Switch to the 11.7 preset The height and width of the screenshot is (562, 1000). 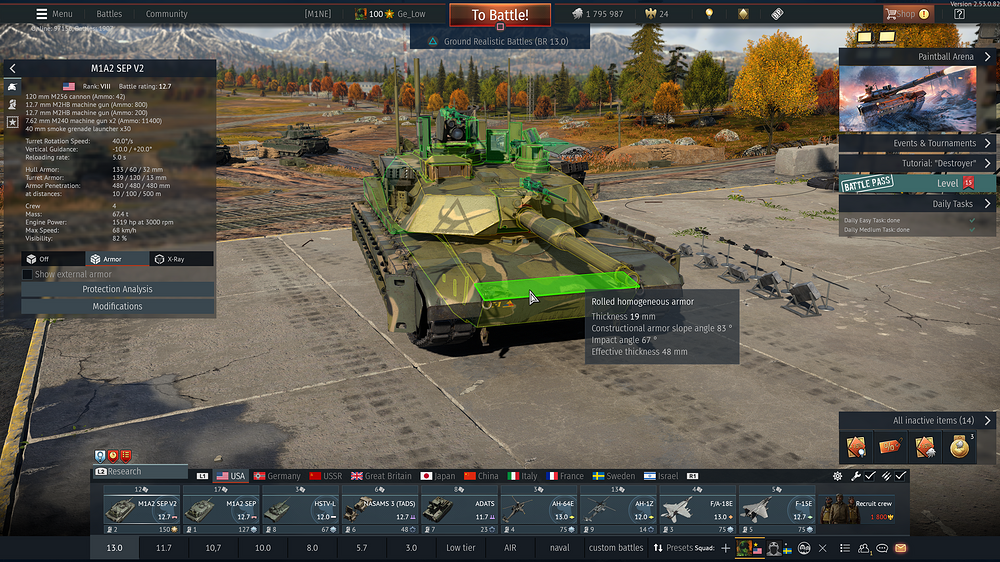pyautogui.click(x=164, y=548)
